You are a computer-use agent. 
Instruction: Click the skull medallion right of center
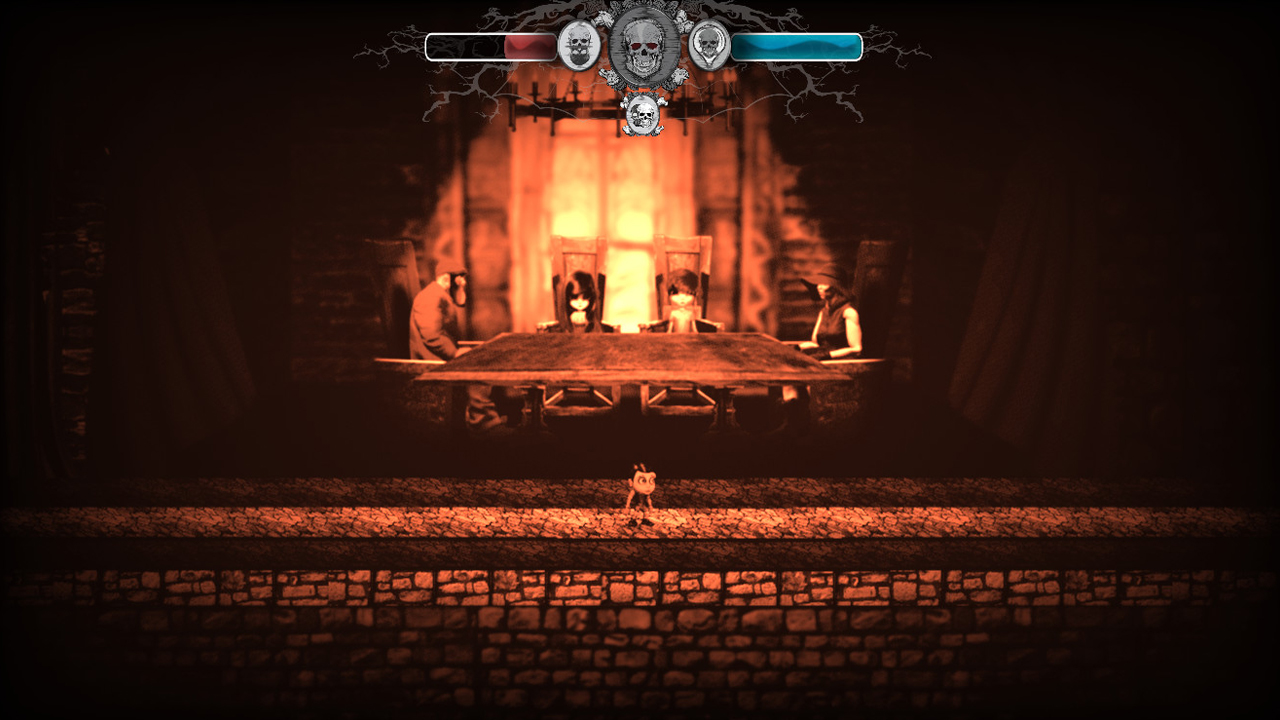(x=708, y=47)
